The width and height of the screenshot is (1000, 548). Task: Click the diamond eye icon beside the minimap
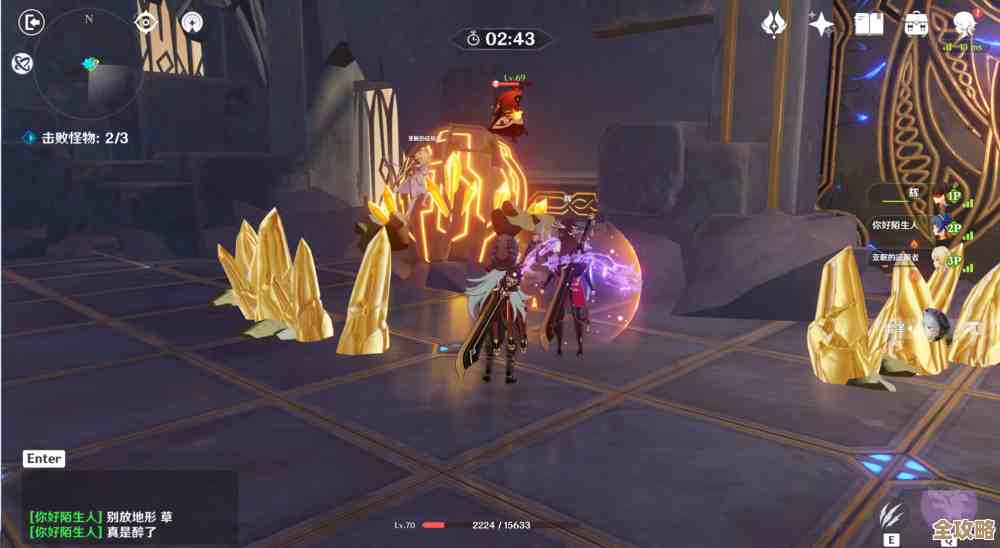pos(147,22)
